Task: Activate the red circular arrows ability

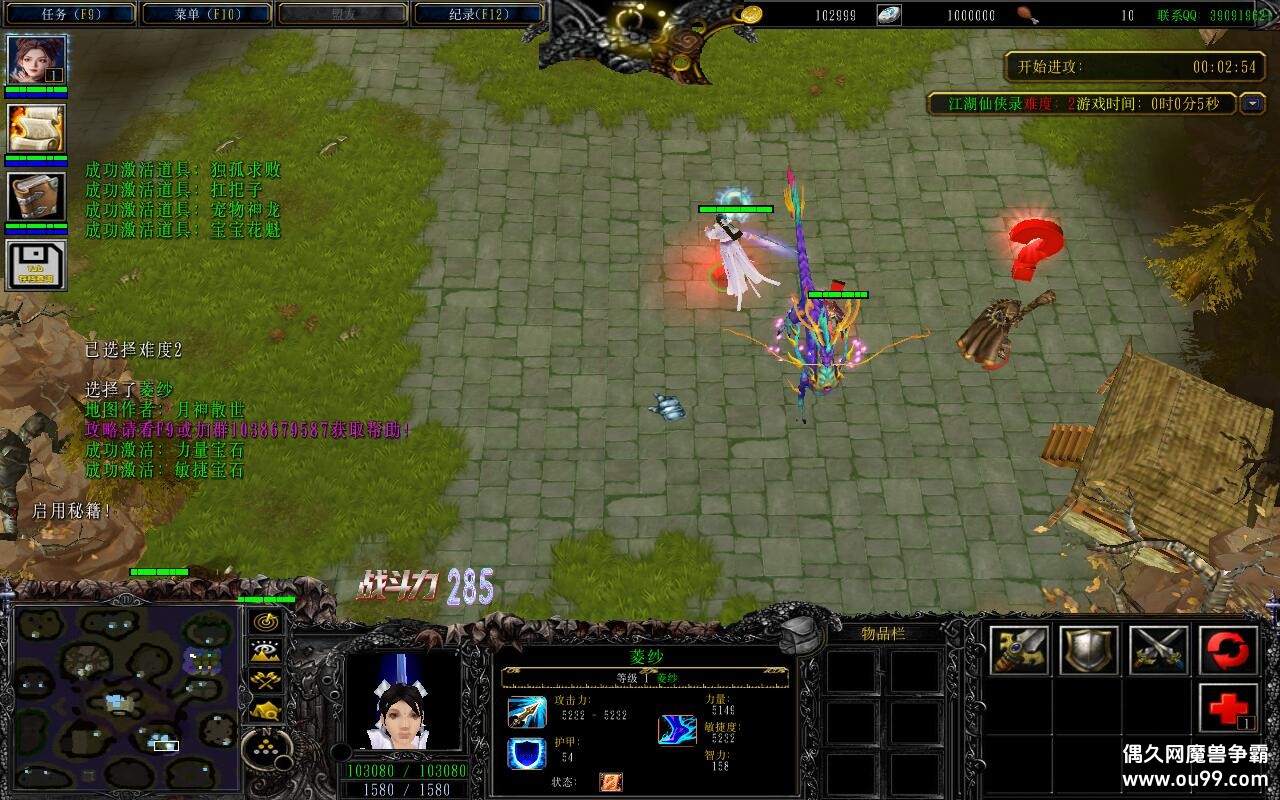Action: point(1228,650)
